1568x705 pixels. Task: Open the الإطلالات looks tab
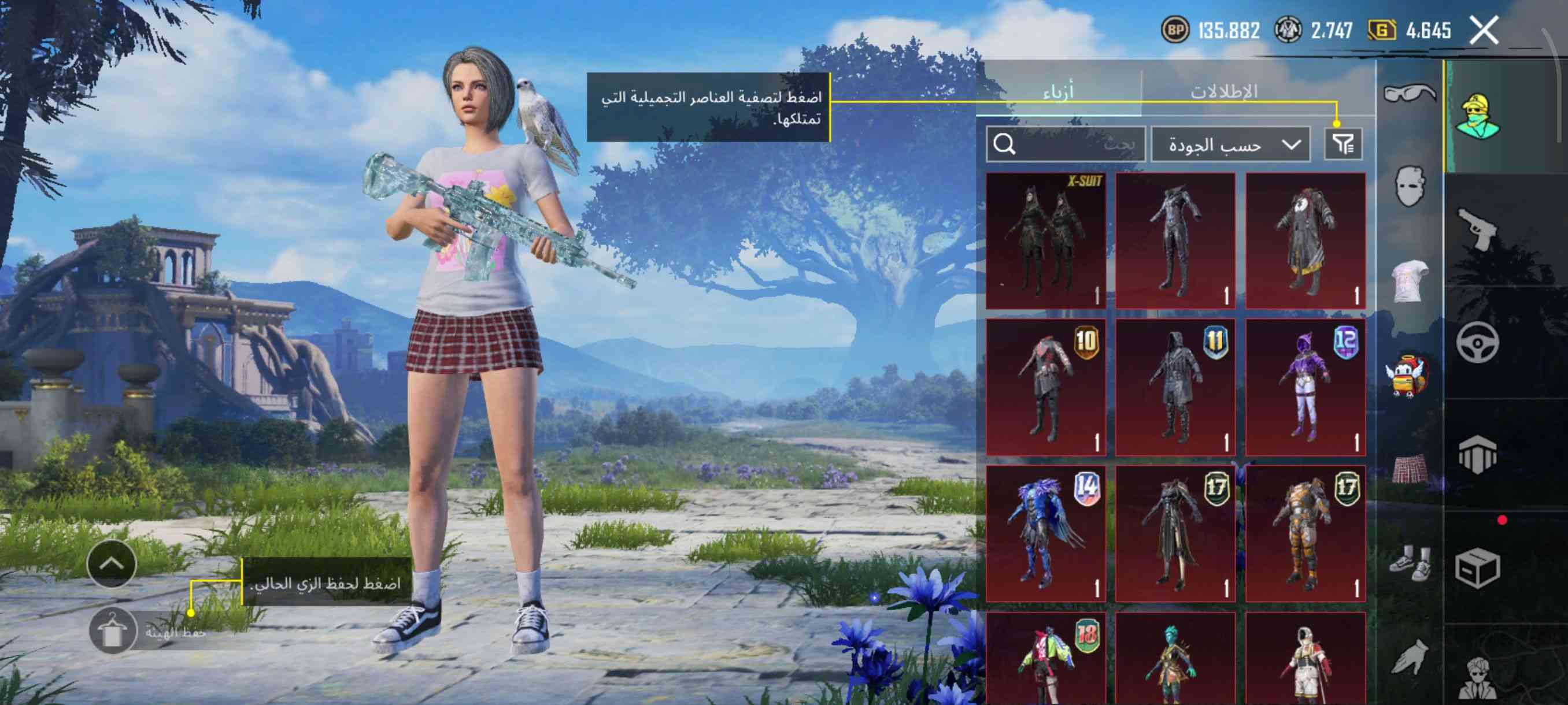(1223, 92)
